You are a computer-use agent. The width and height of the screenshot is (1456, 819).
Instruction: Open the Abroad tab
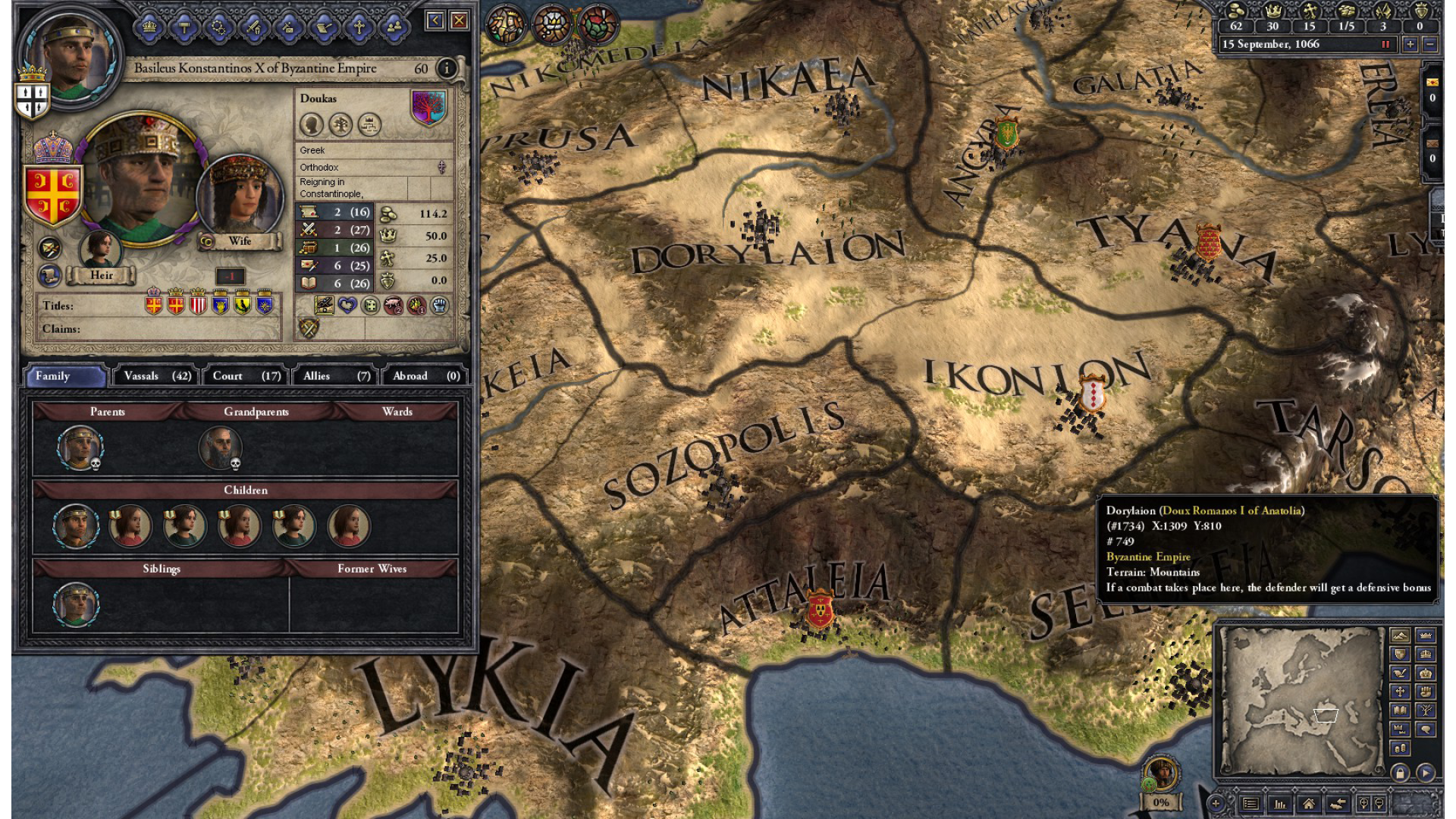(x=425, y=376)
